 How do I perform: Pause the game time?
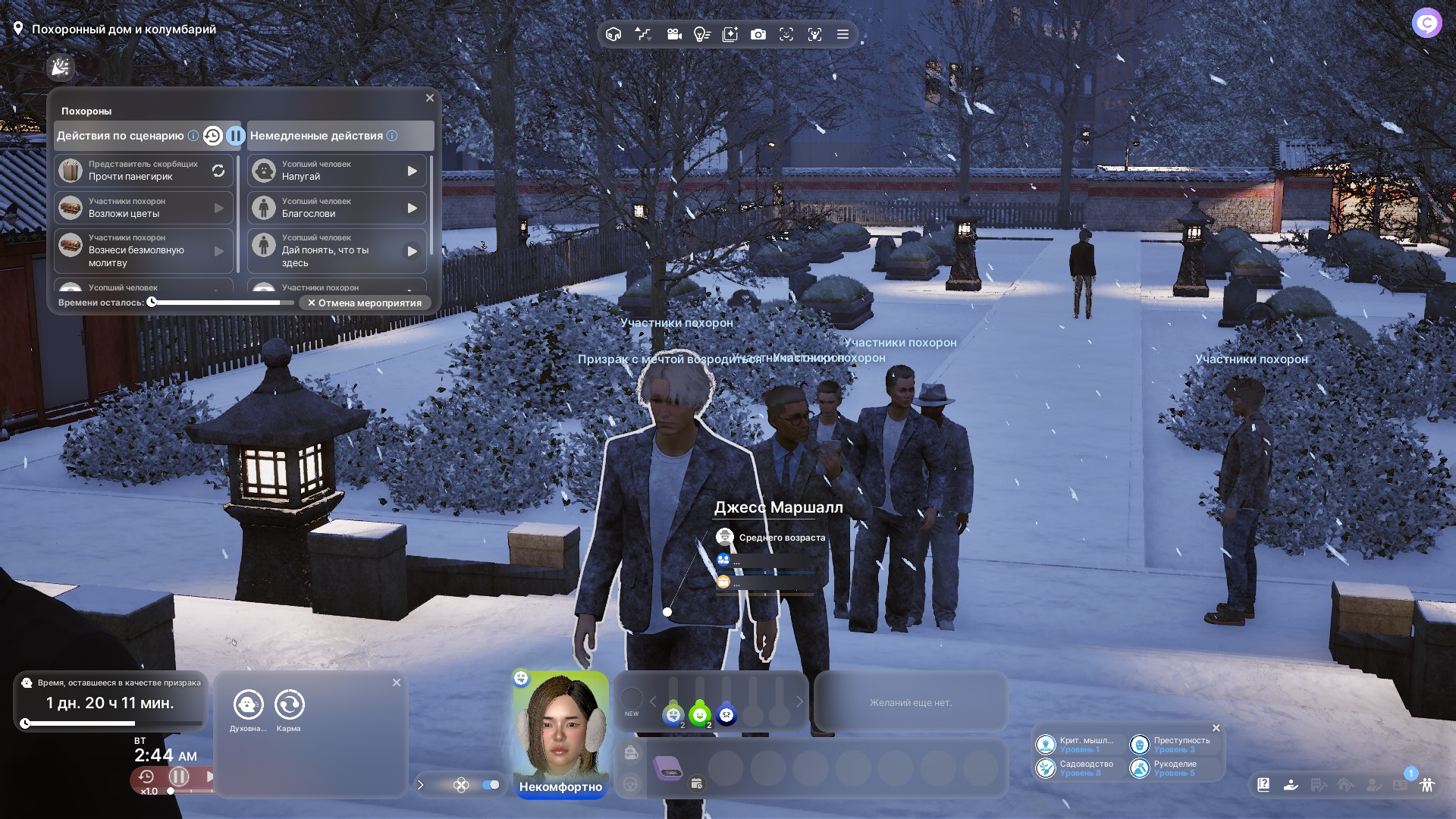[179, 777]
